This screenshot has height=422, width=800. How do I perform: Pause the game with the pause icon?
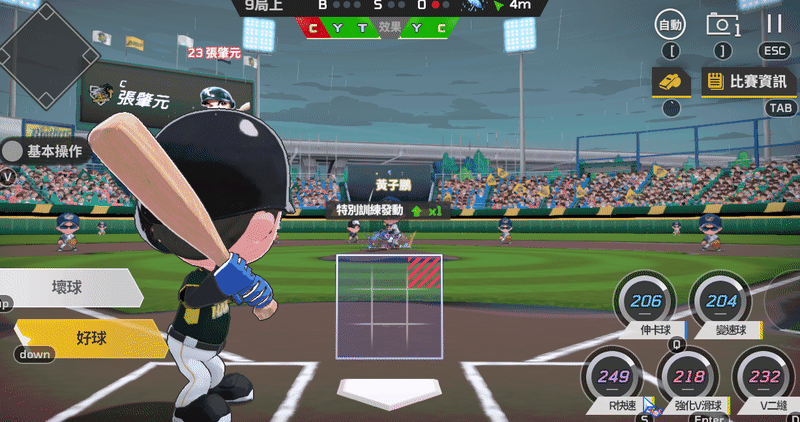point(774,24)
